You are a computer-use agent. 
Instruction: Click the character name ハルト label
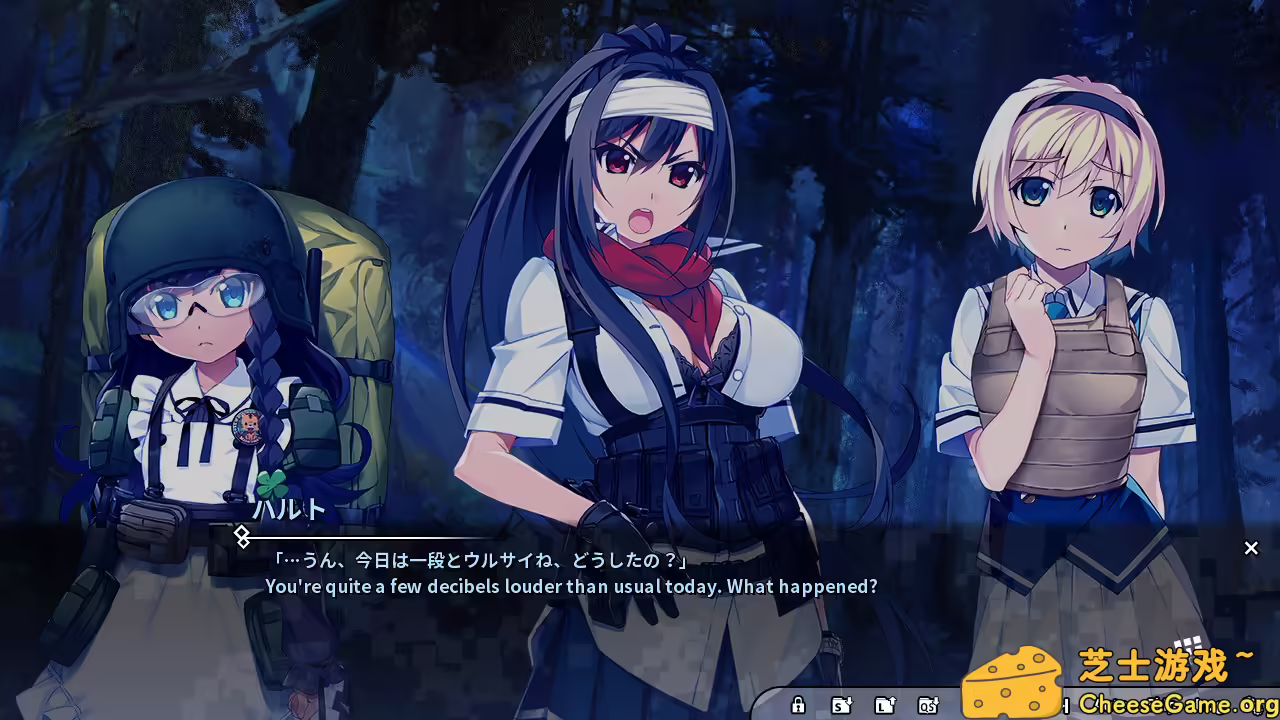(x=292, y=511)
